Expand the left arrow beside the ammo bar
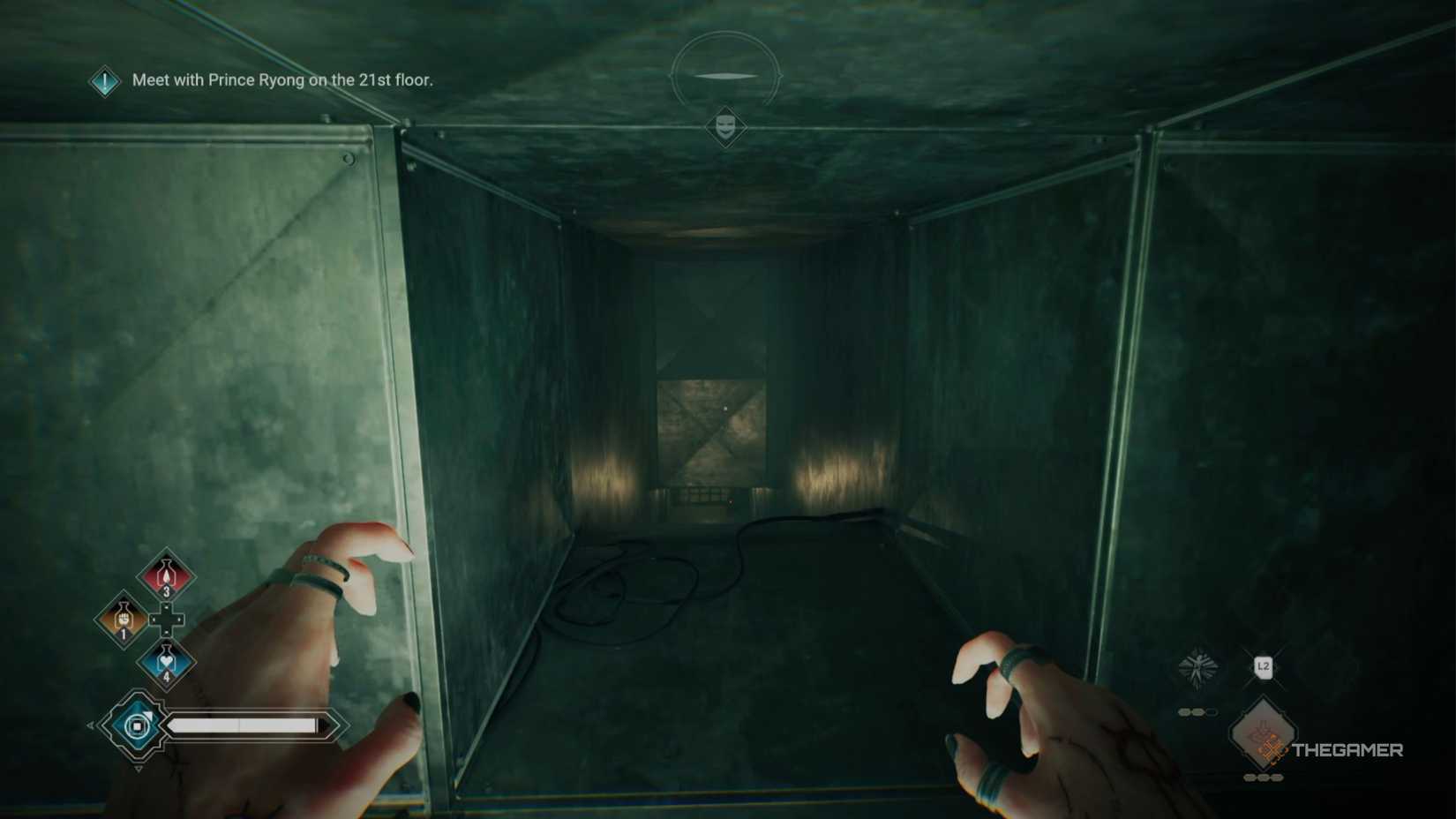 [89, 725]
